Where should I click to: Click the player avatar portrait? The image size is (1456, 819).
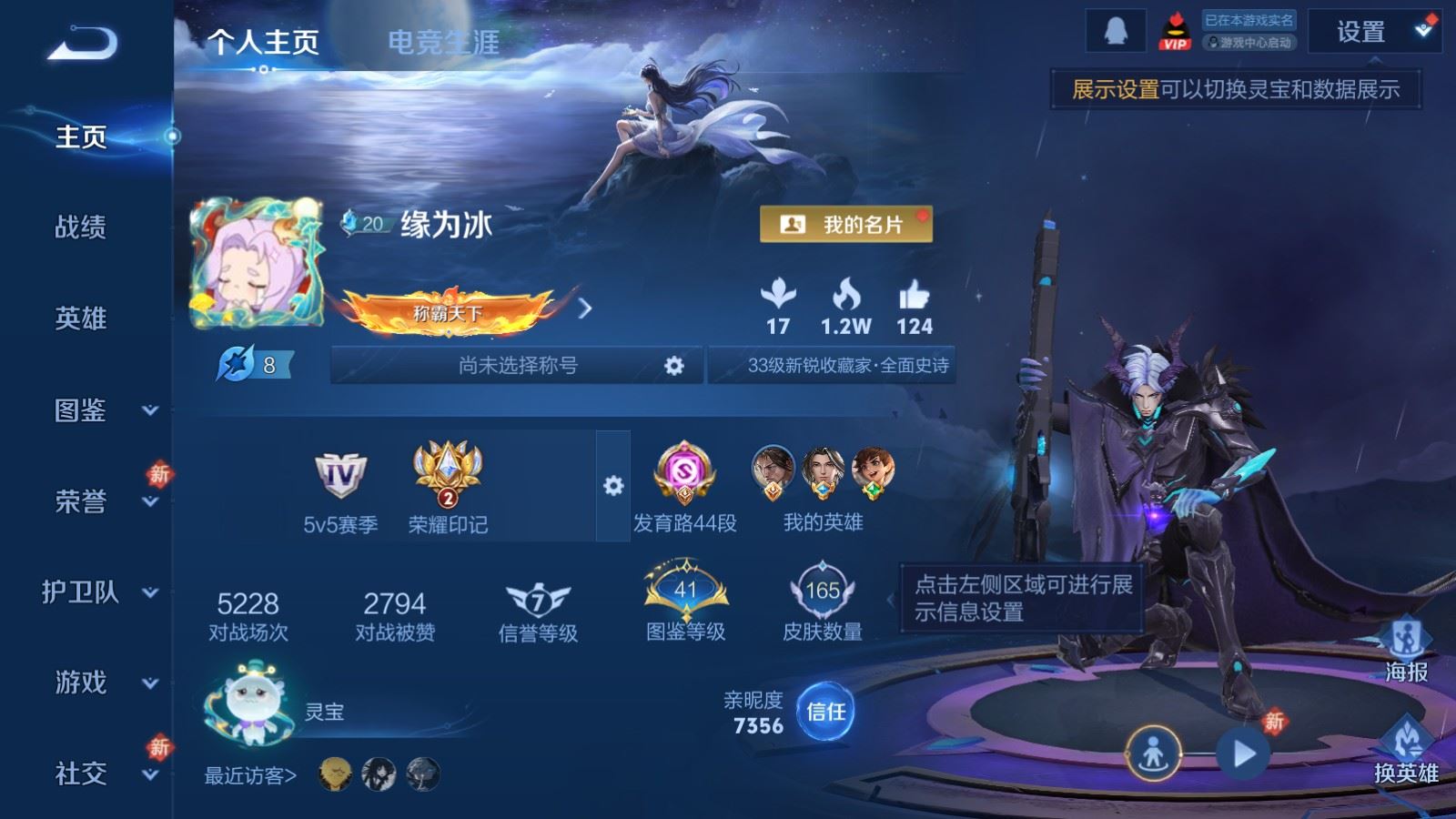[x=257, y=263]
